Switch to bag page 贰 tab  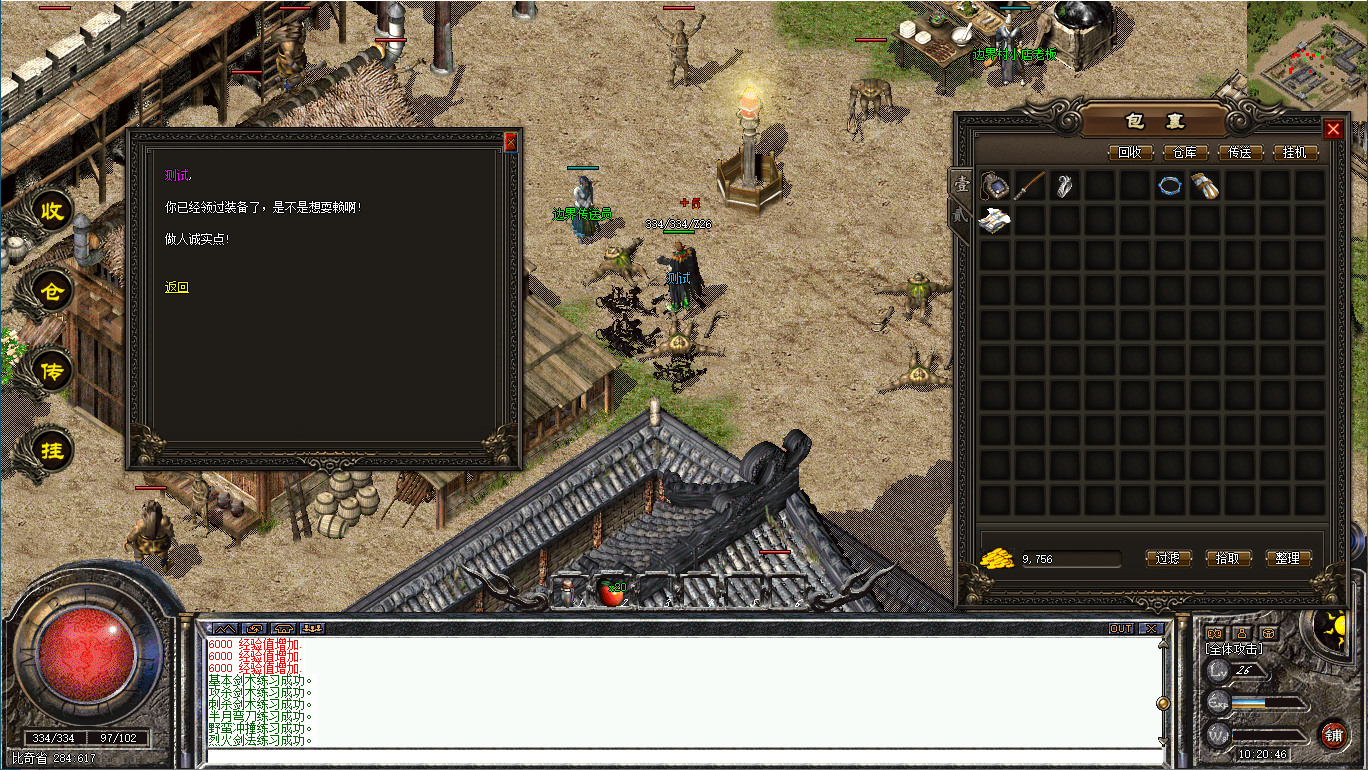[959, 217]
